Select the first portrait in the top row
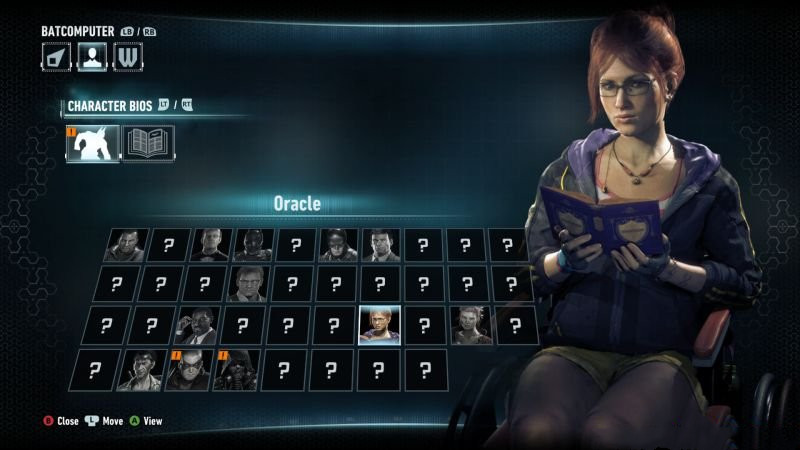800x450 pixels. tap(126, 245)
